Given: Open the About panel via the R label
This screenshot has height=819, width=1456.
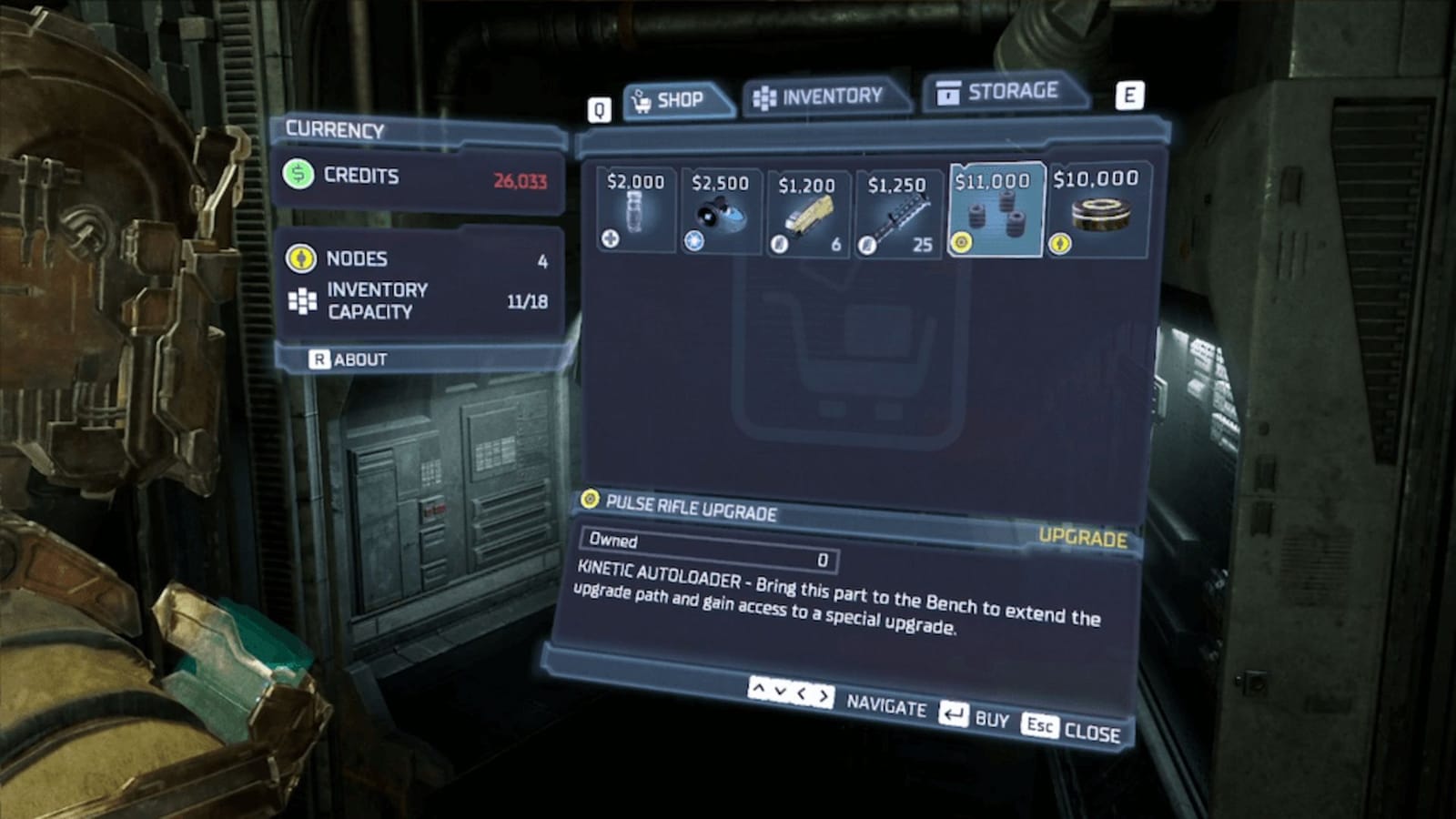Looking at the screenshot, I should pyautogui.click(x=319, y=359).
